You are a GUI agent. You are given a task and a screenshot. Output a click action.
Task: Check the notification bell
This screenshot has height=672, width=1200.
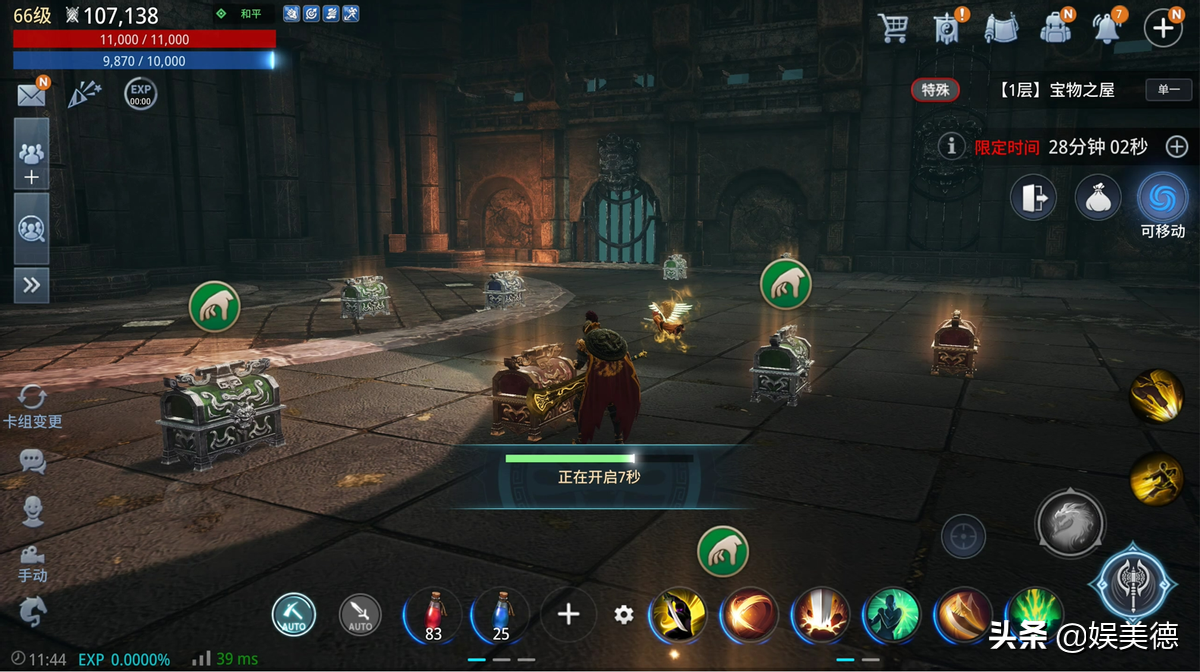pyautogui.click(x=1107, y=27)
